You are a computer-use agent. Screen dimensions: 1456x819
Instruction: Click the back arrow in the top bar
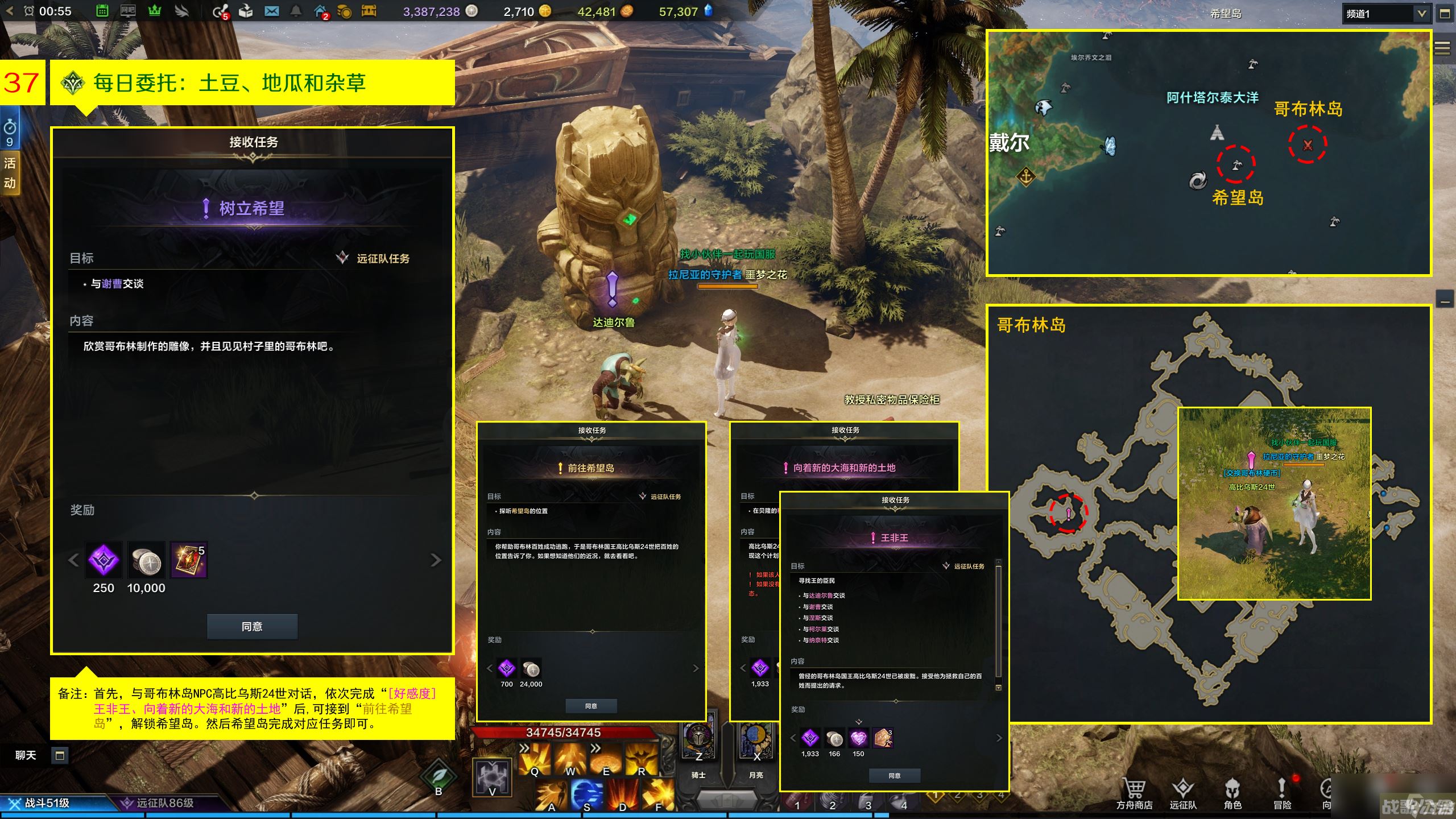[10, 11]
